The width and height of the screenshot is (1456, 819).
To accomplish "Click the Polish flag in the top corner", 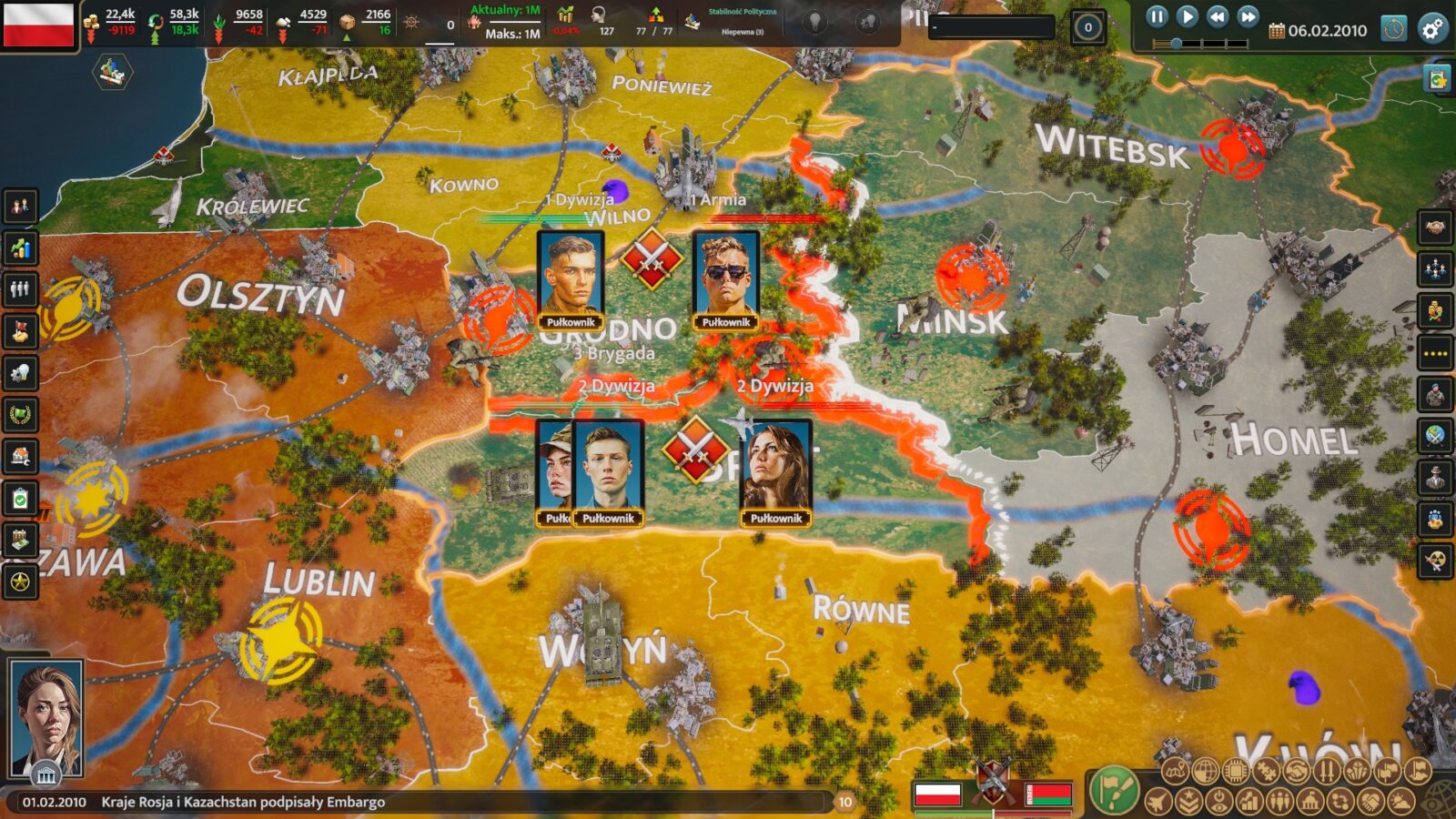I will pos(38,25).
